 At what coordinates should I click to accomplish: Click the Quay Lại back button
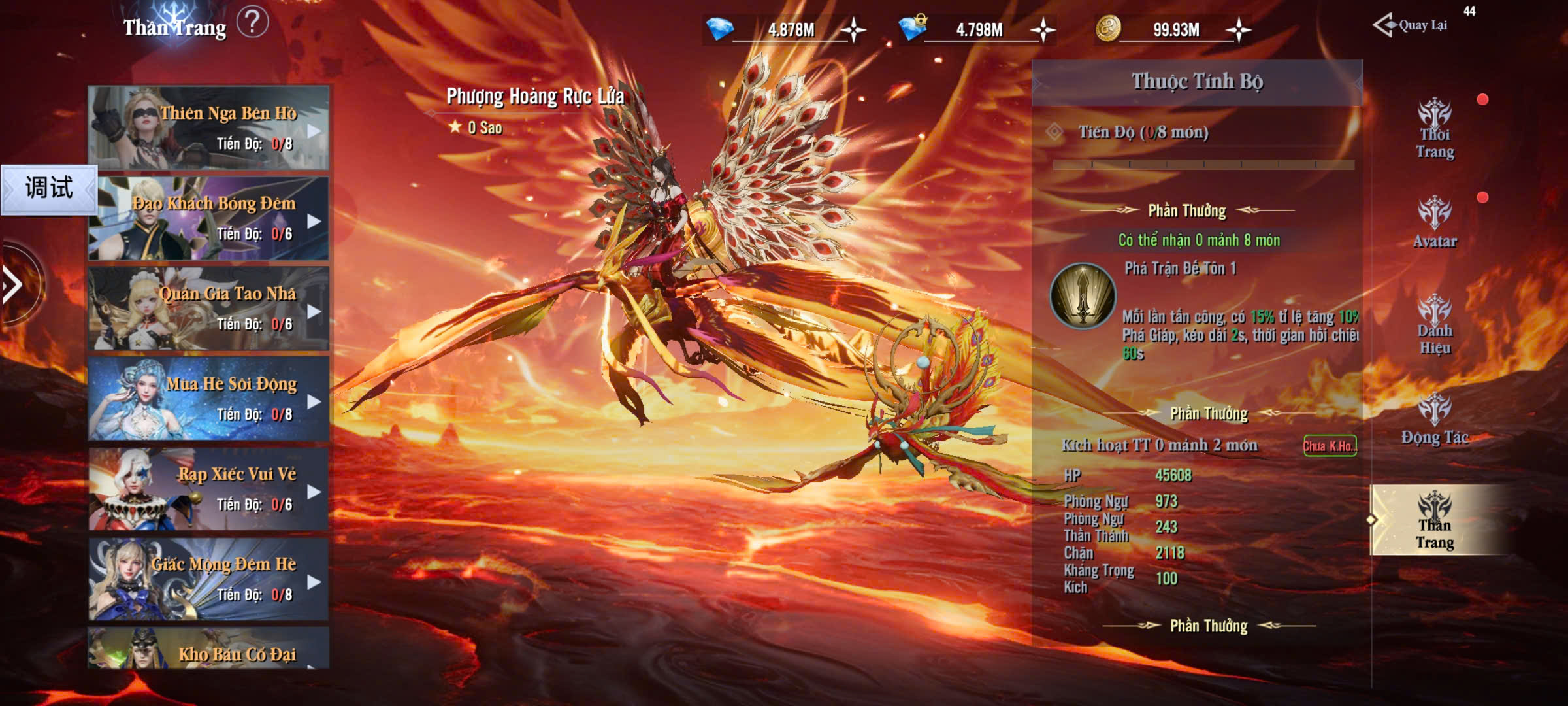click(1411, 25)
